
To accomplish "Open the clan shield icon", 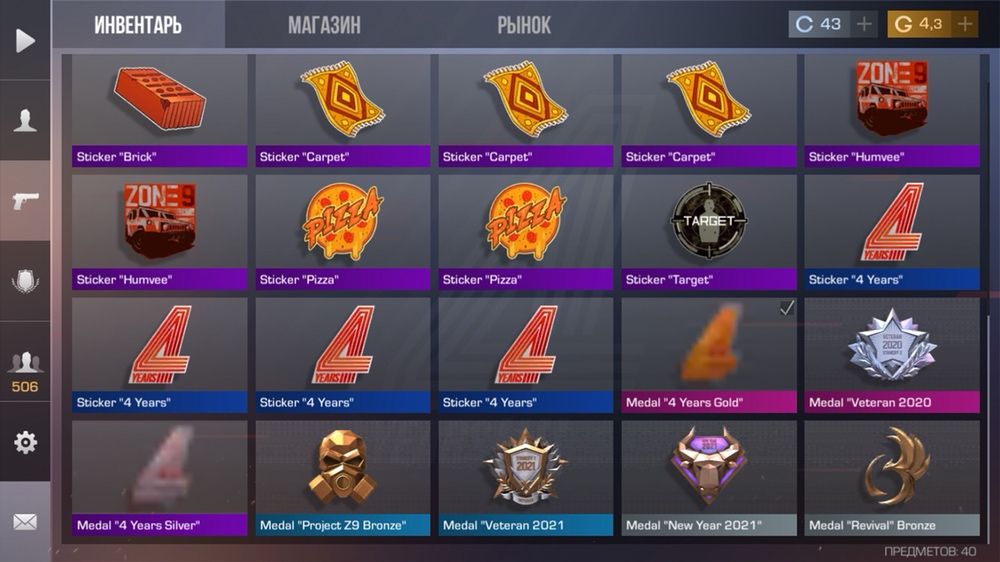I will point(25,281).
